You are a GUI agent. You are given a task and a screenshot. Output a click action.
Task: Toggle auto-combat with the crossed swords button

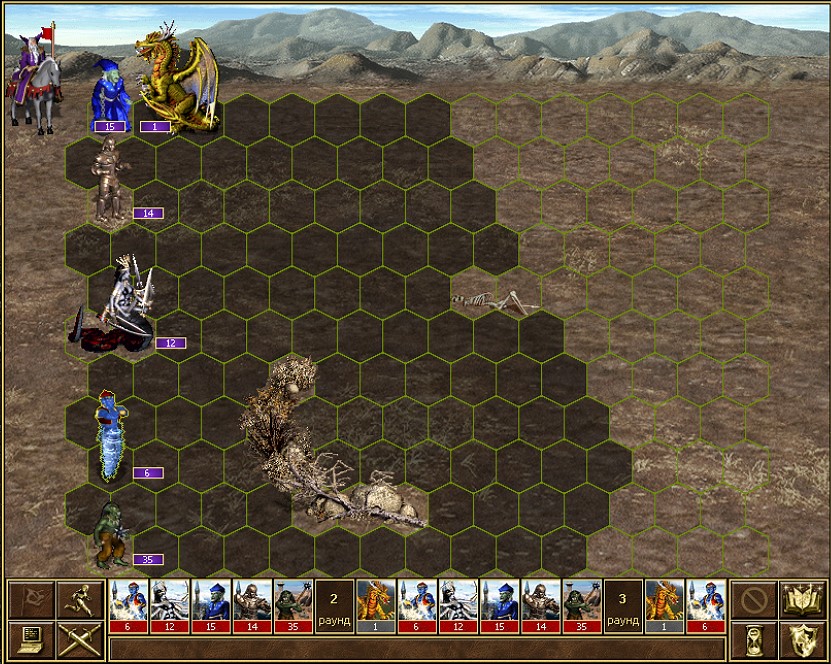click(78, 639)
